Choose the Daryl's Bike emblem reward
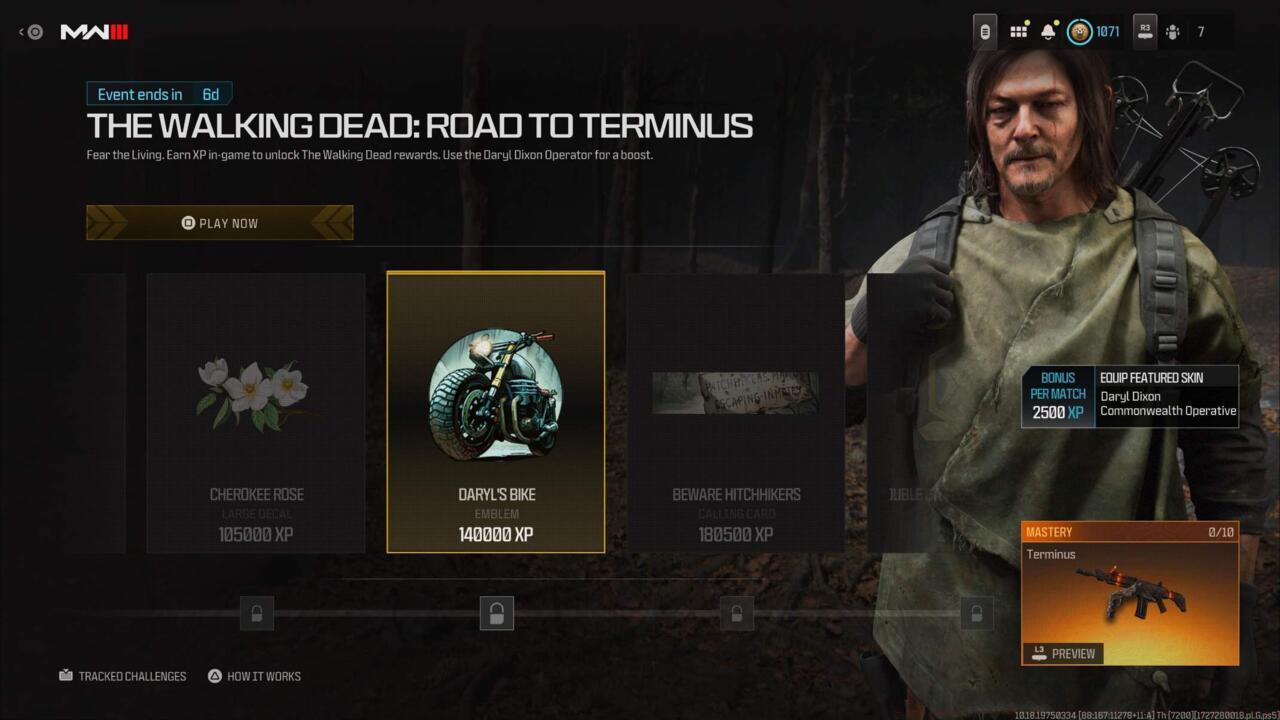This screenshot has width=1280, height=720. click(x=496, y=412)
